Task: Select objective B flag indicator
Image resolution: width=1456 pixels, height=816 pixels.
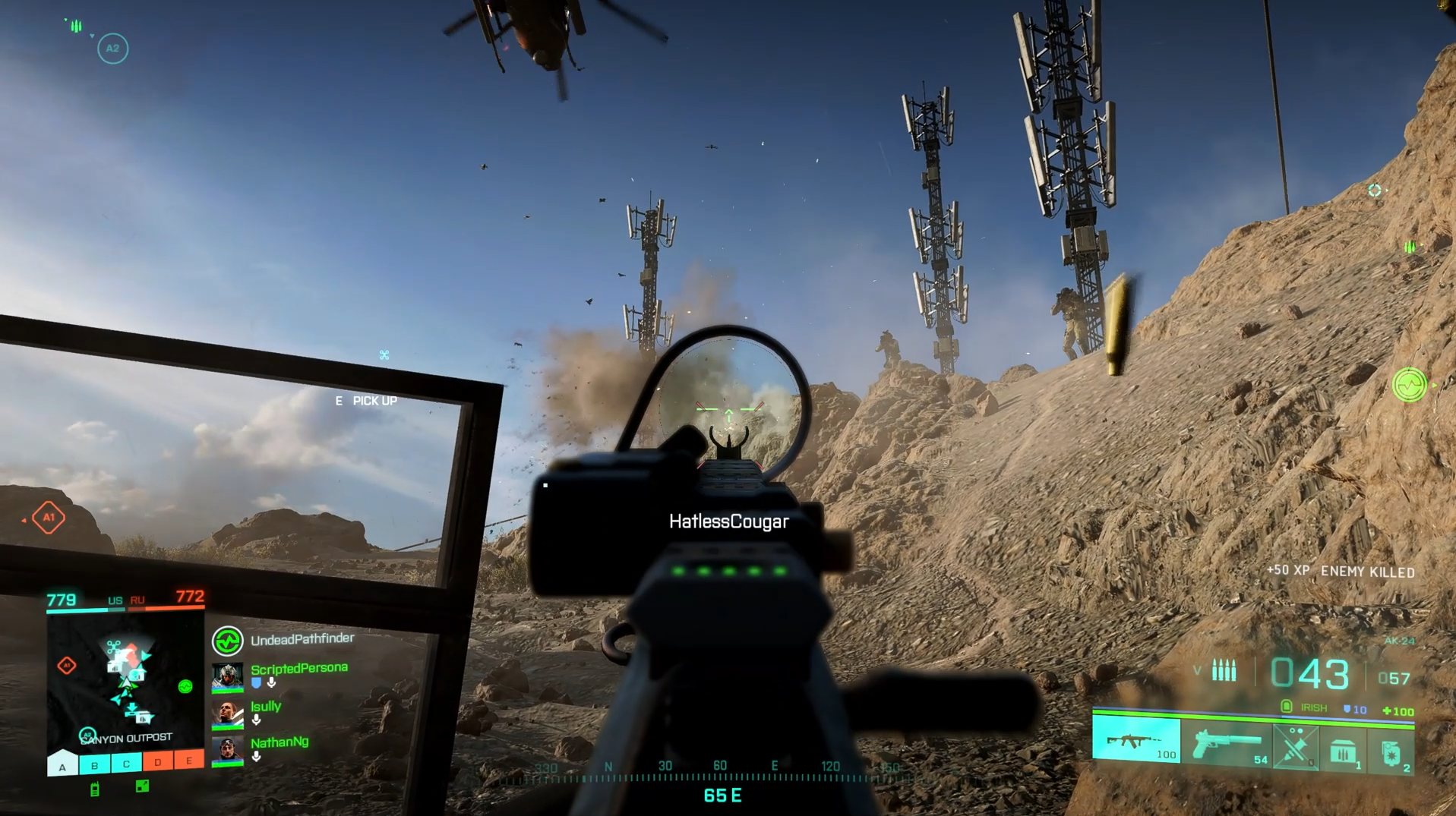Action: click(x=94, y=764)
